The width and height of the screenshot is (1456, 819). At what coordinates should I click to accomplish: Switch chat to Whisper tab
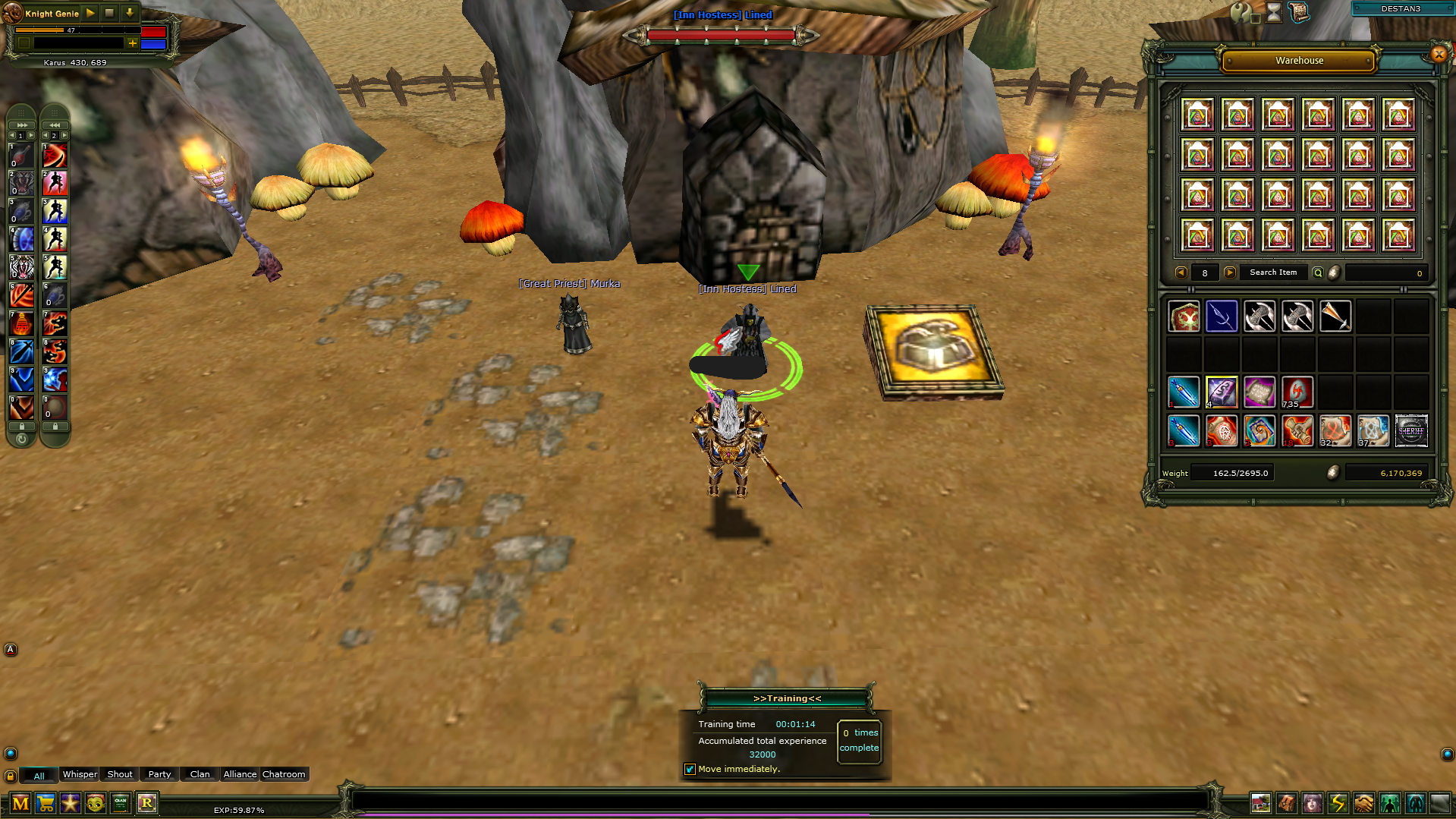pos(80,774)
